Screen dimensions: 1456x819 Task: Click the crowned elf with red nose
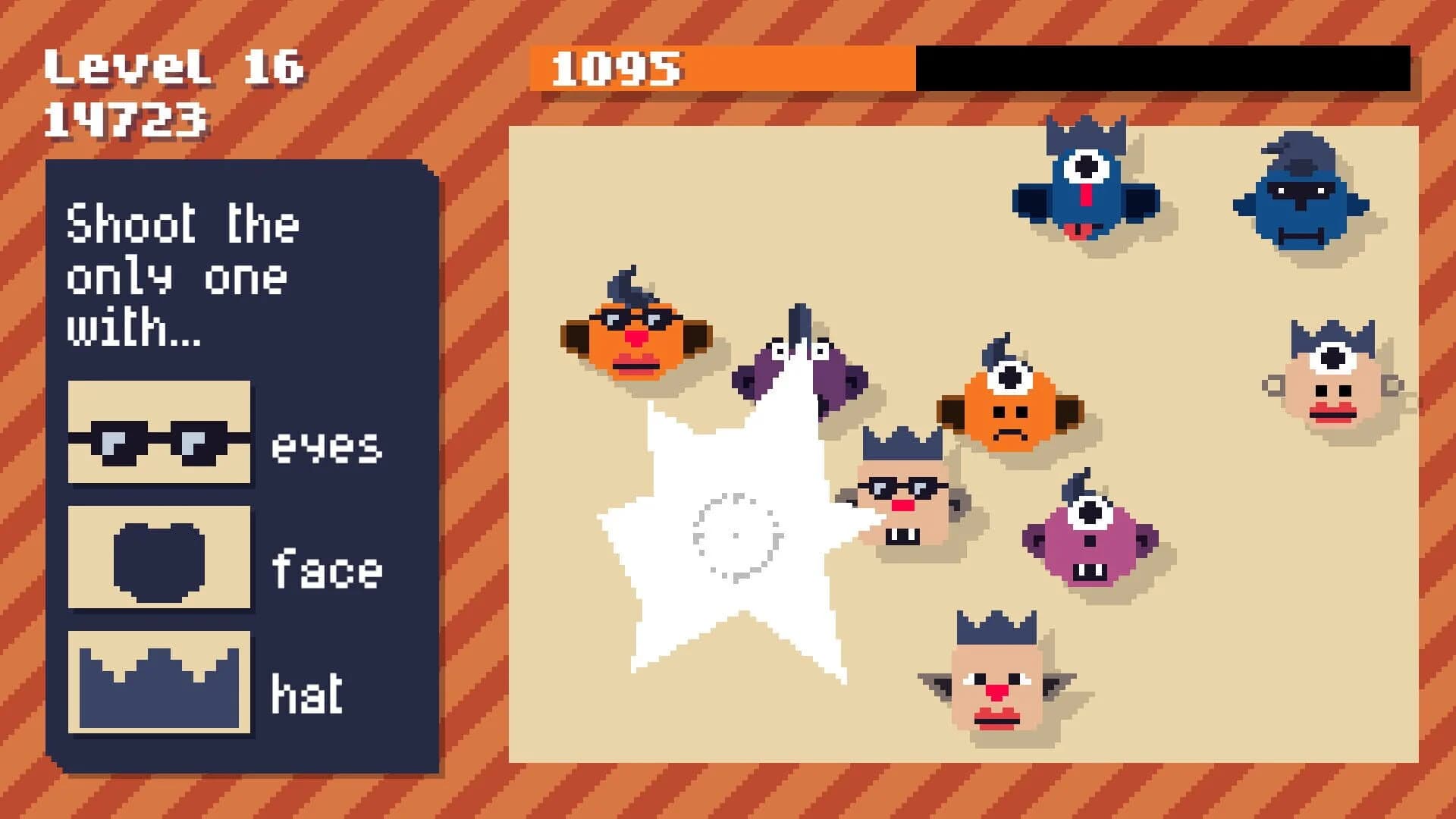993,682
